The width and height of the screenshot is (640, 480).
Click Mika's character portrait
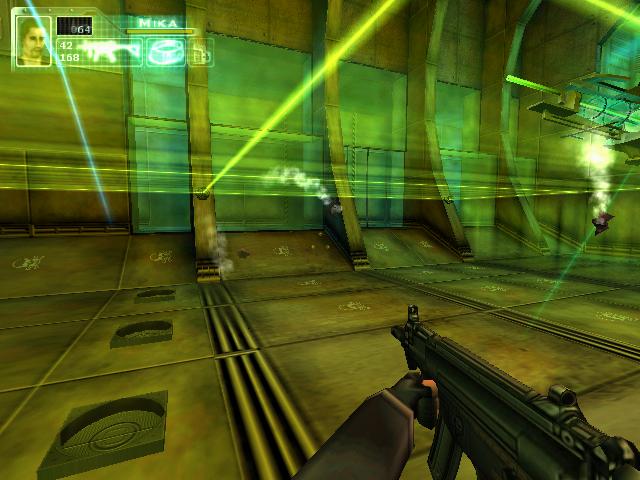pos(33,41)
